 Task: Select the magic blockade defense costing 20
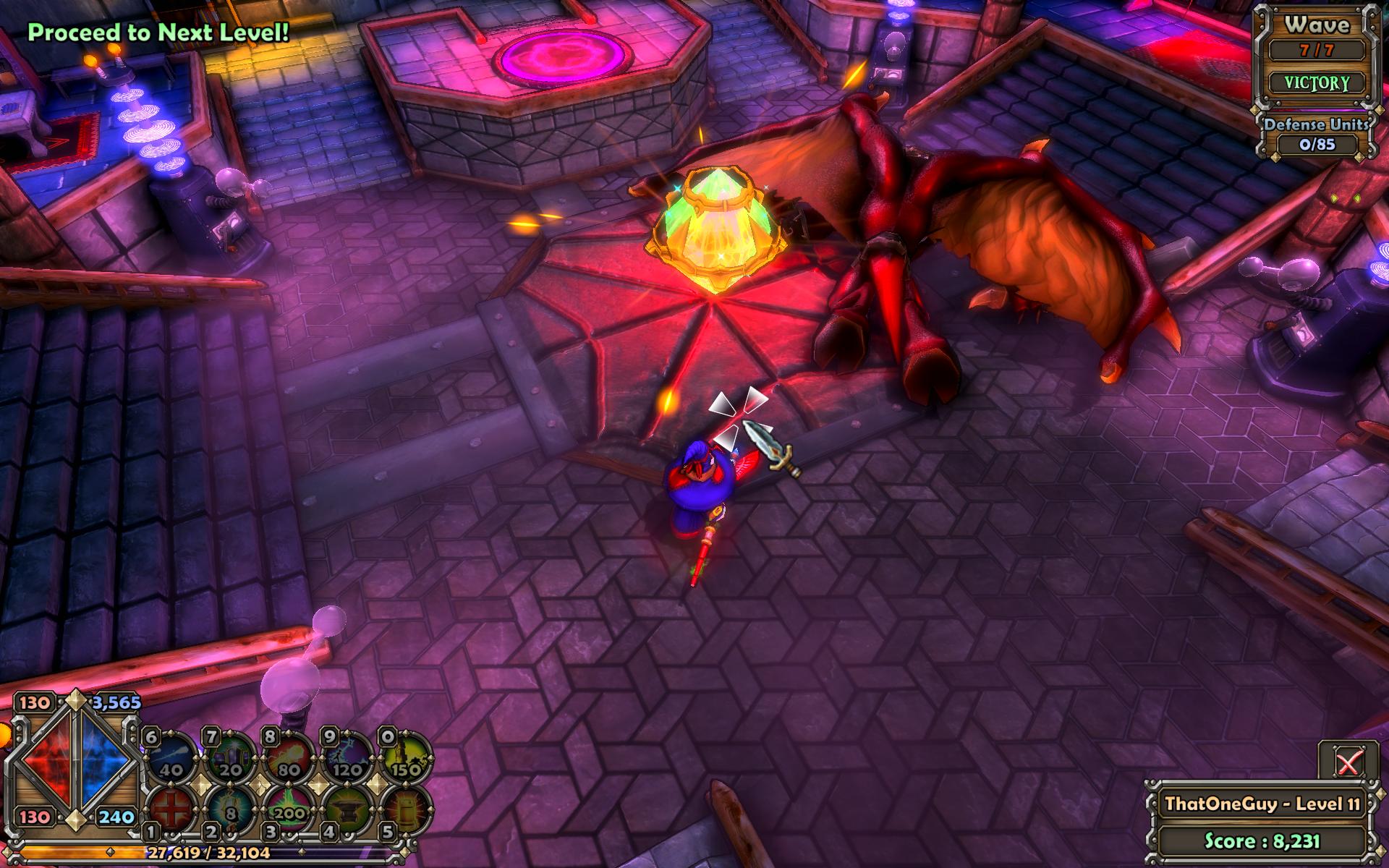pos(230,759)
